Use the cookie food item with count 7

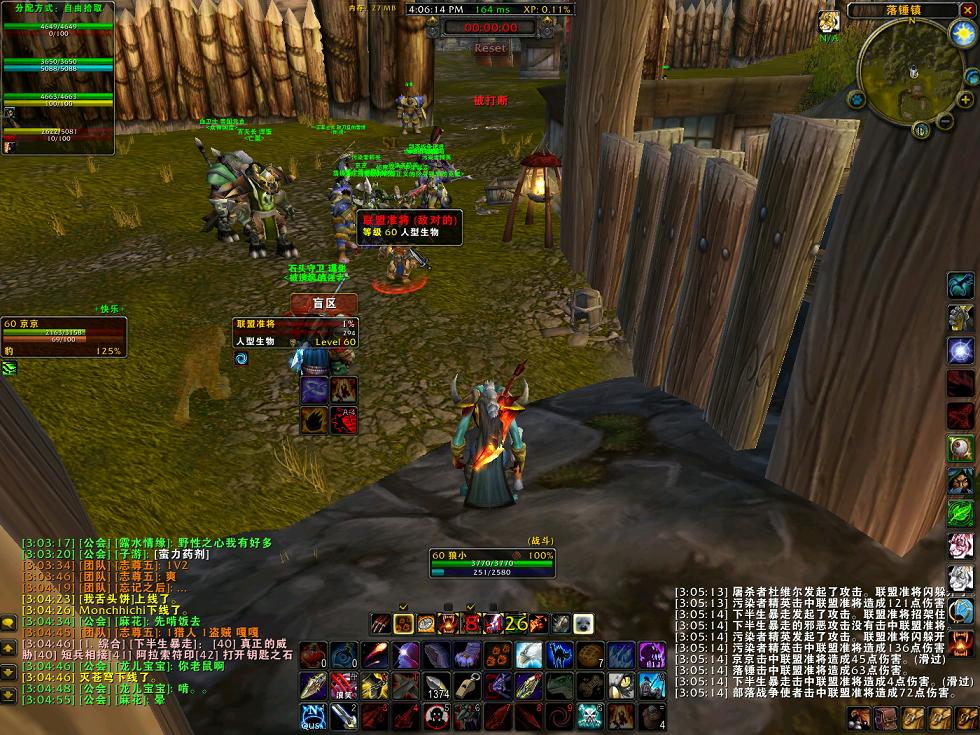[590, 655]
